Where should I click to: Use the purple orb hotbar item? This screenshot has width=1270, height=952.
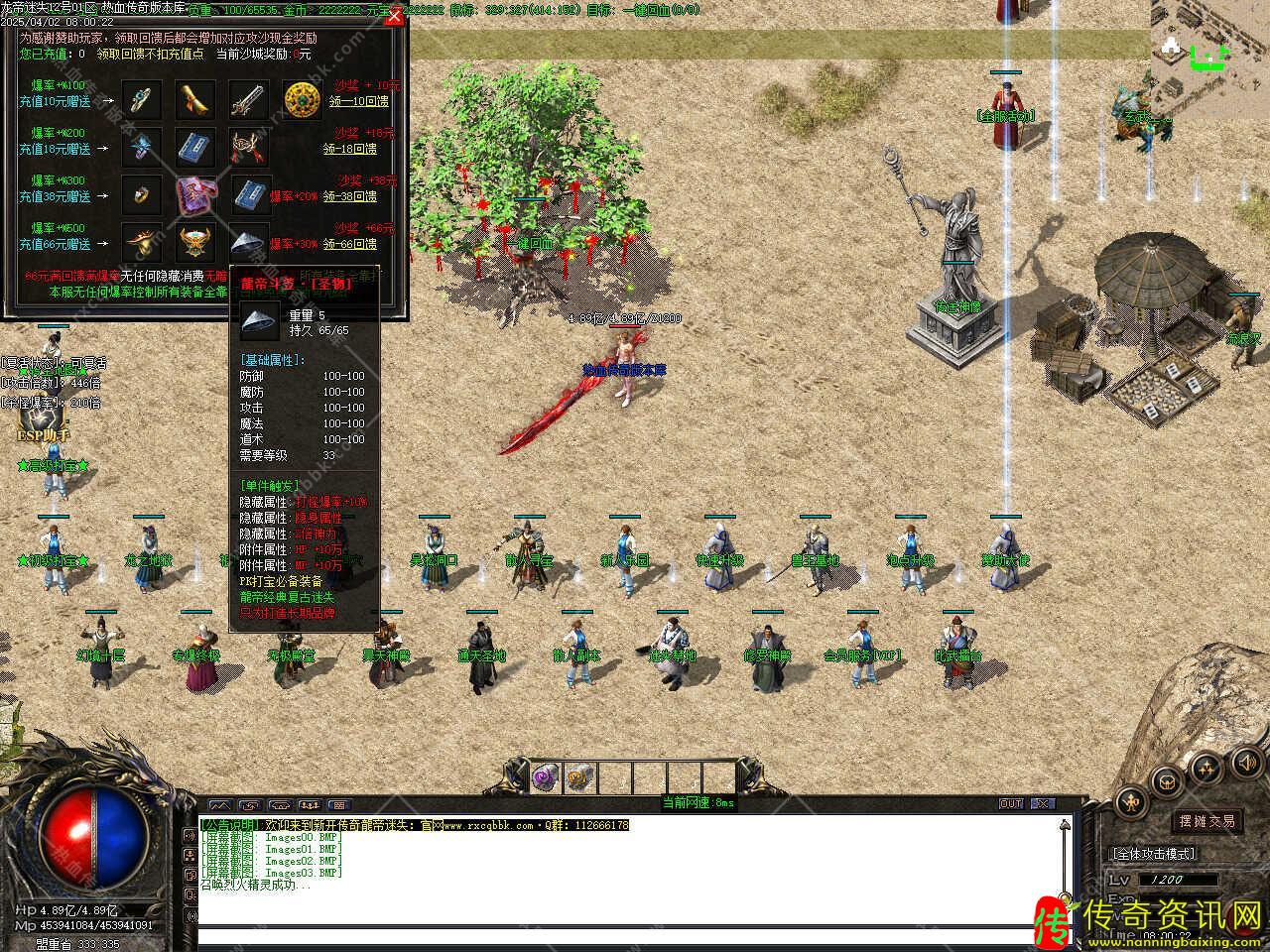pyautogui.click(x=545, y=776)
